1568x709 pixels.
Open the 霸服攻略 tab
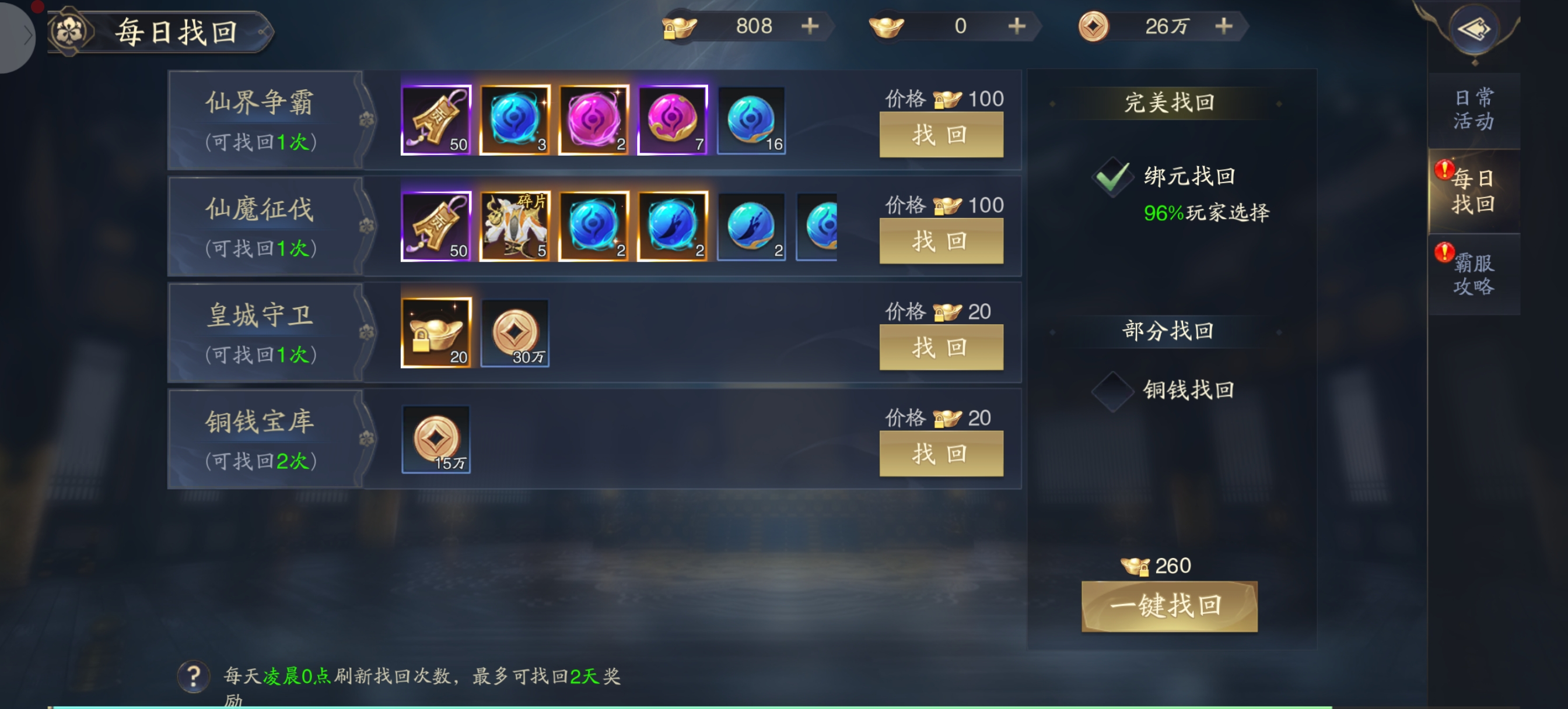[x=1473, y=275]
